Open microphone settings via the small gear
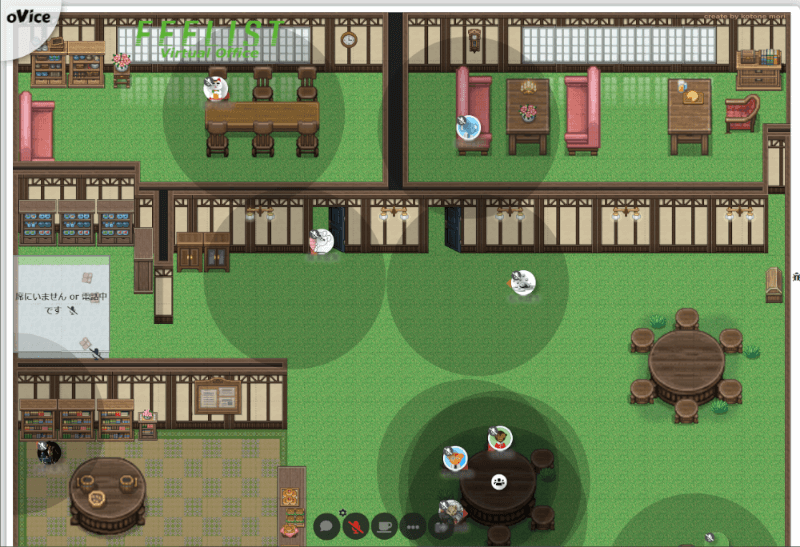This screenshot has width=800, height=547. tap(342, 514)
